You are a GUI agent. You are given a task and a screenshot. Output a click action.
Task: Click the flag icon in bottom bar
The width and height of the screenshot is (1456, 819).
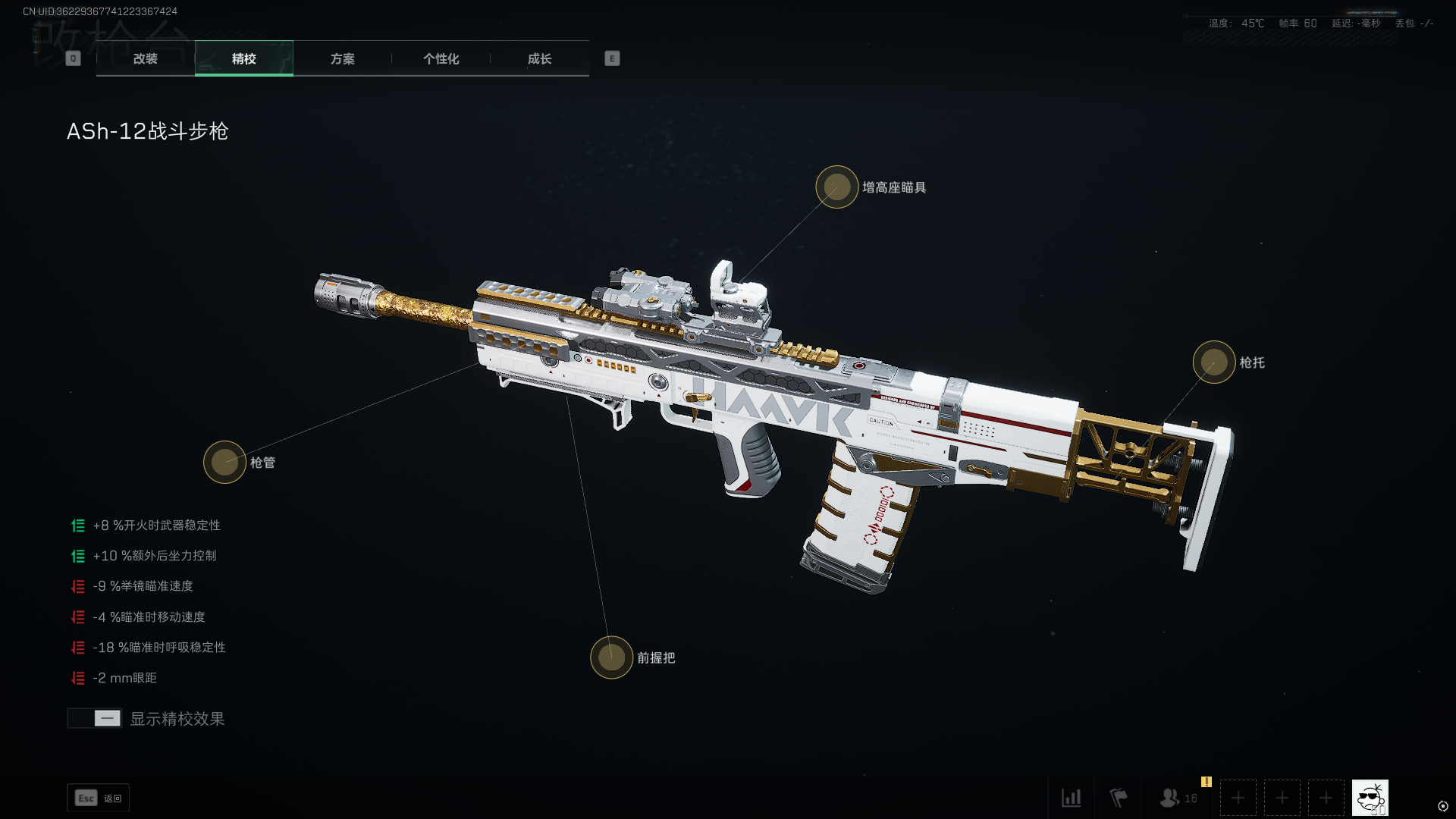pos(1119,798)
